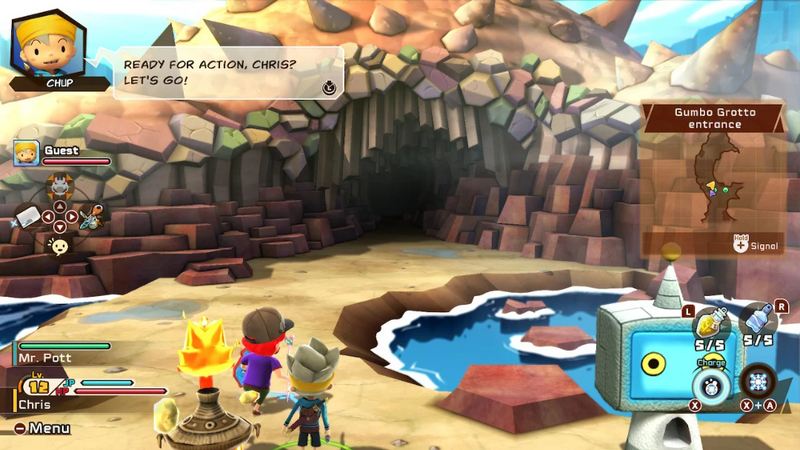This screenshot has height=450, width=800.
Task: Open the Menu from the bottom-left label
Action: tap(42, 428)
